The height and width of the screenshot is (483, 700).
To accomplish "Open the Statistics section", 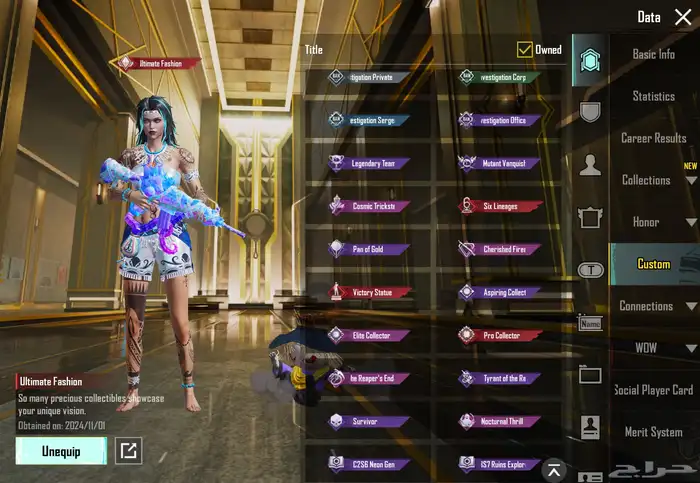I will [653, 96].
